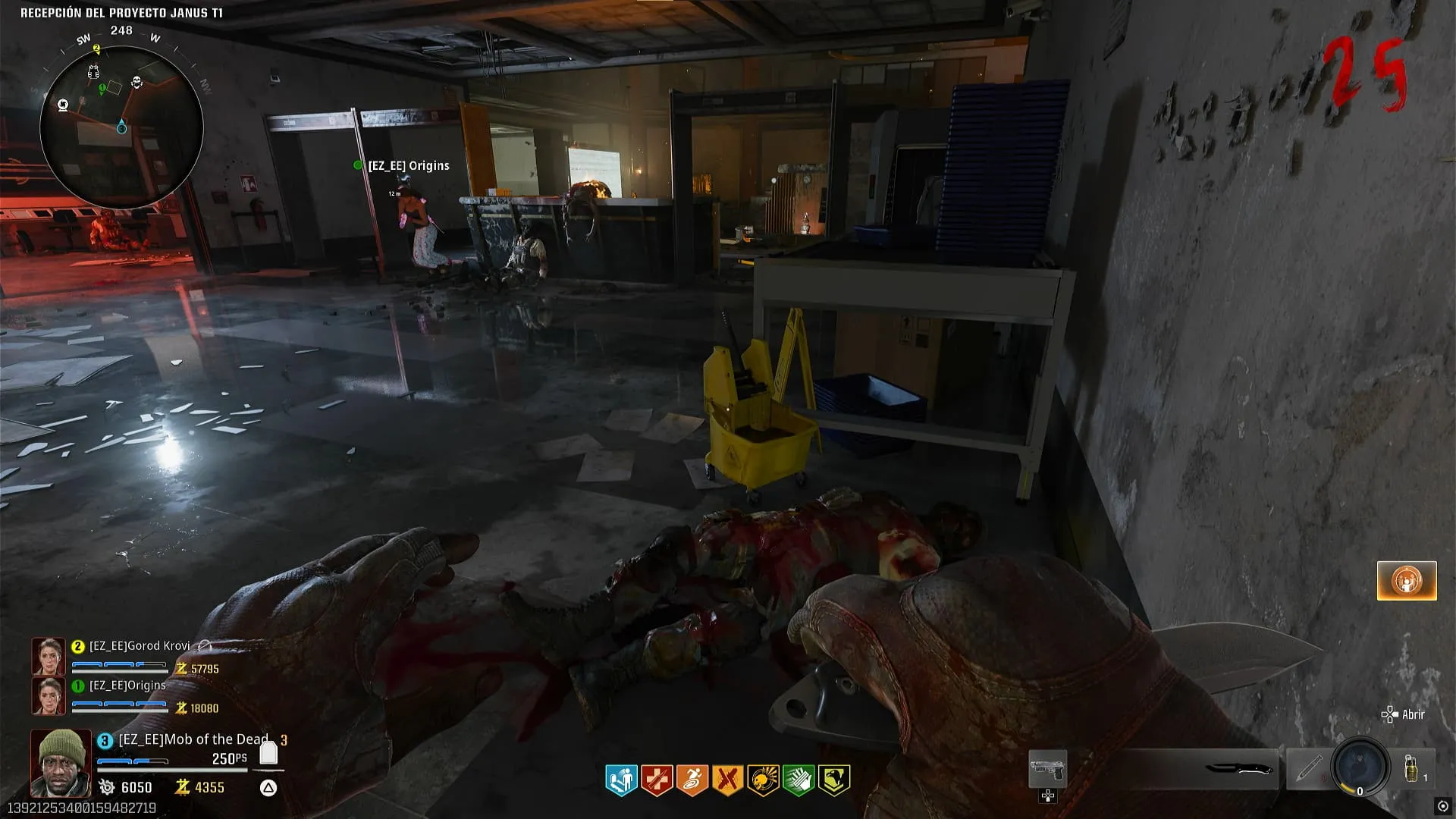The image size is (1456, 819).
Task: Click the orange scorestreak icon
Action: [1406, 581]
